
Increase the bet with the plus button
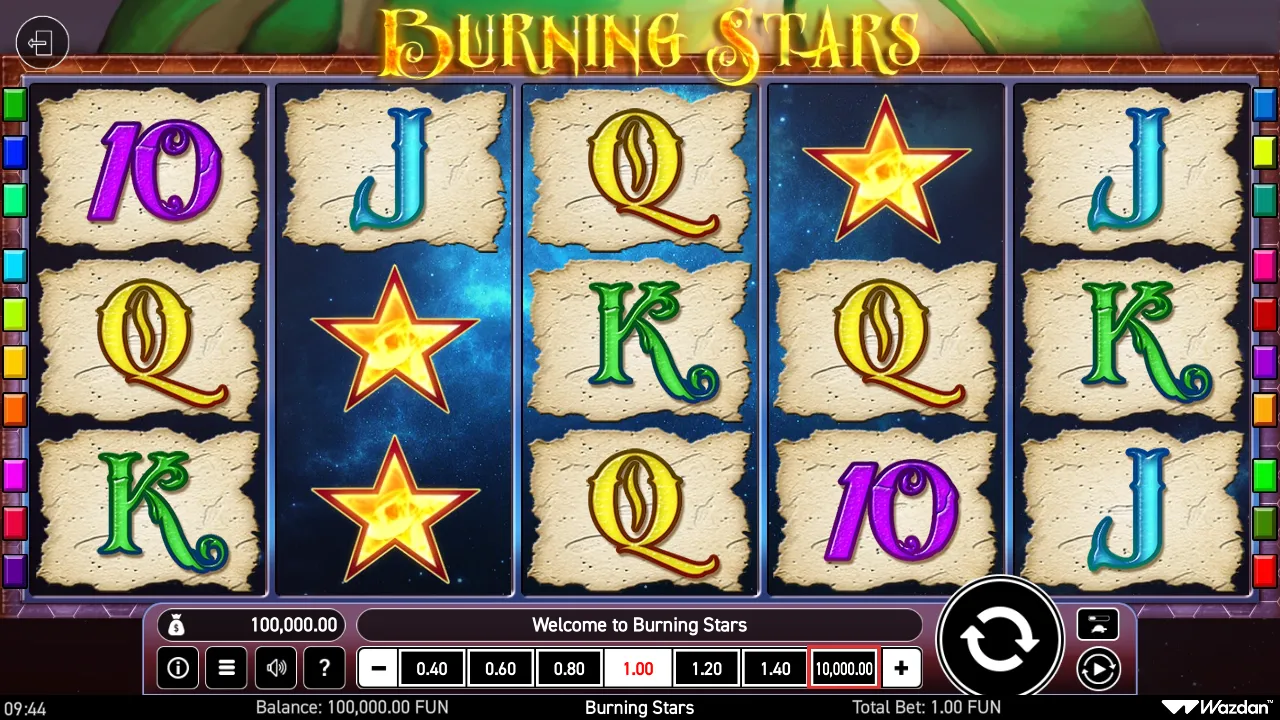[901, 668]
